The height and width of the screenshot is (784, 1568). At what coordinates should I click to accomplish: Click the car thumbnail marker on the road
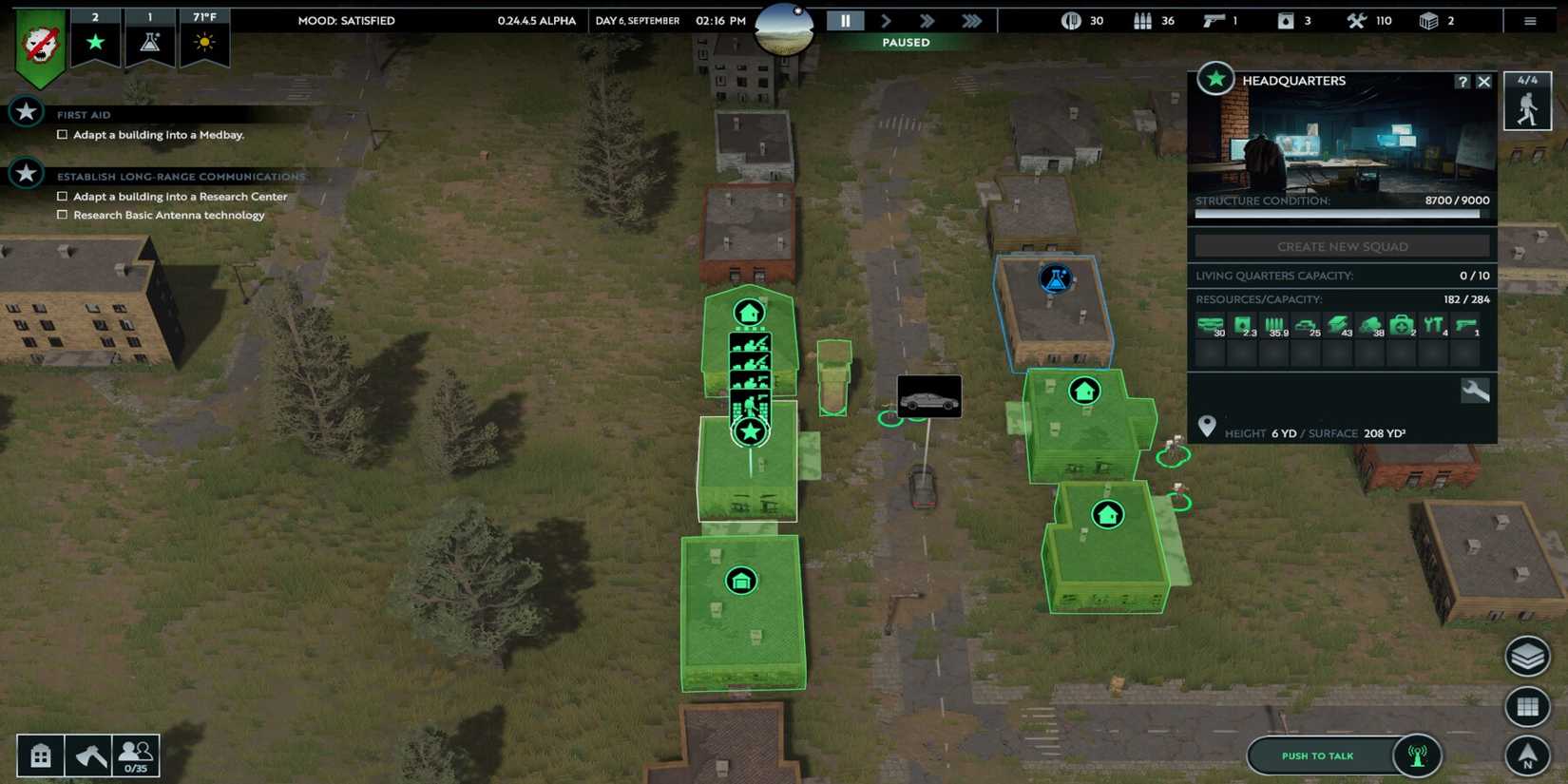[x=928, y=395]
